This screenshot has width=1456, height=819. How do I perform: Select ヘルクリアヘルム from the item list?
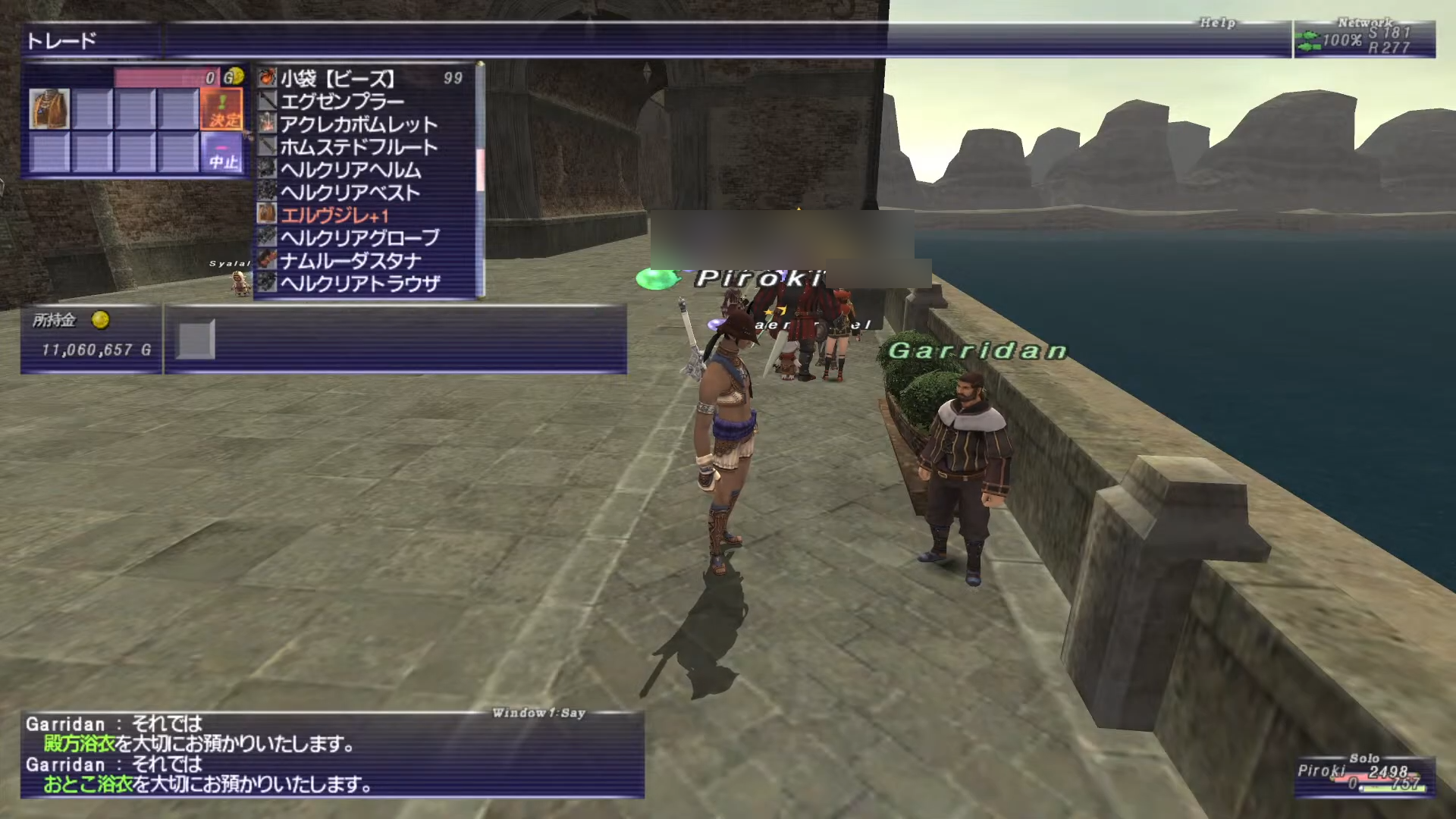click(349, 168)
